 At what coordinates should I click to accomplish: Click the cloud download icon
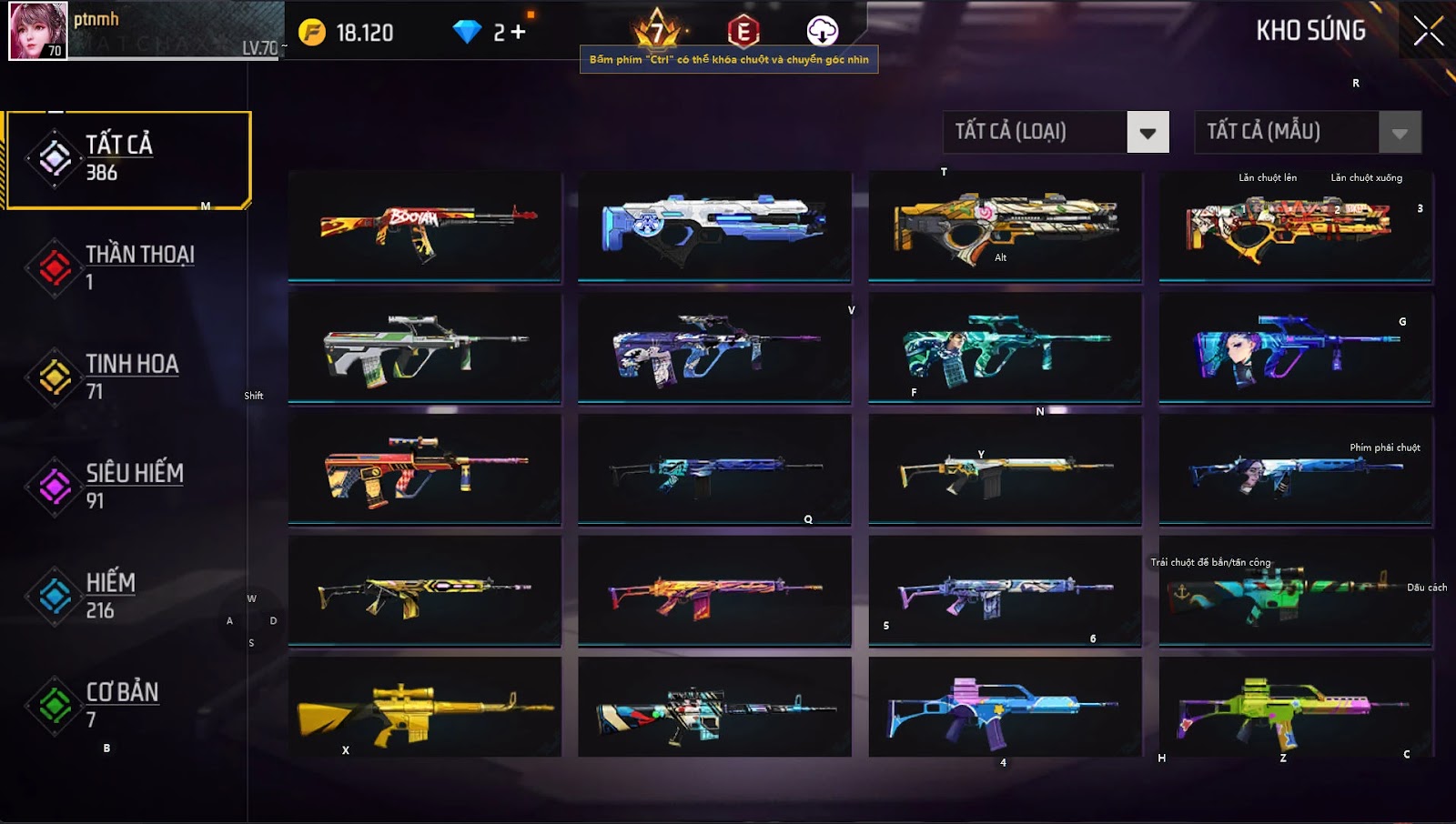(x=823, y=30)
